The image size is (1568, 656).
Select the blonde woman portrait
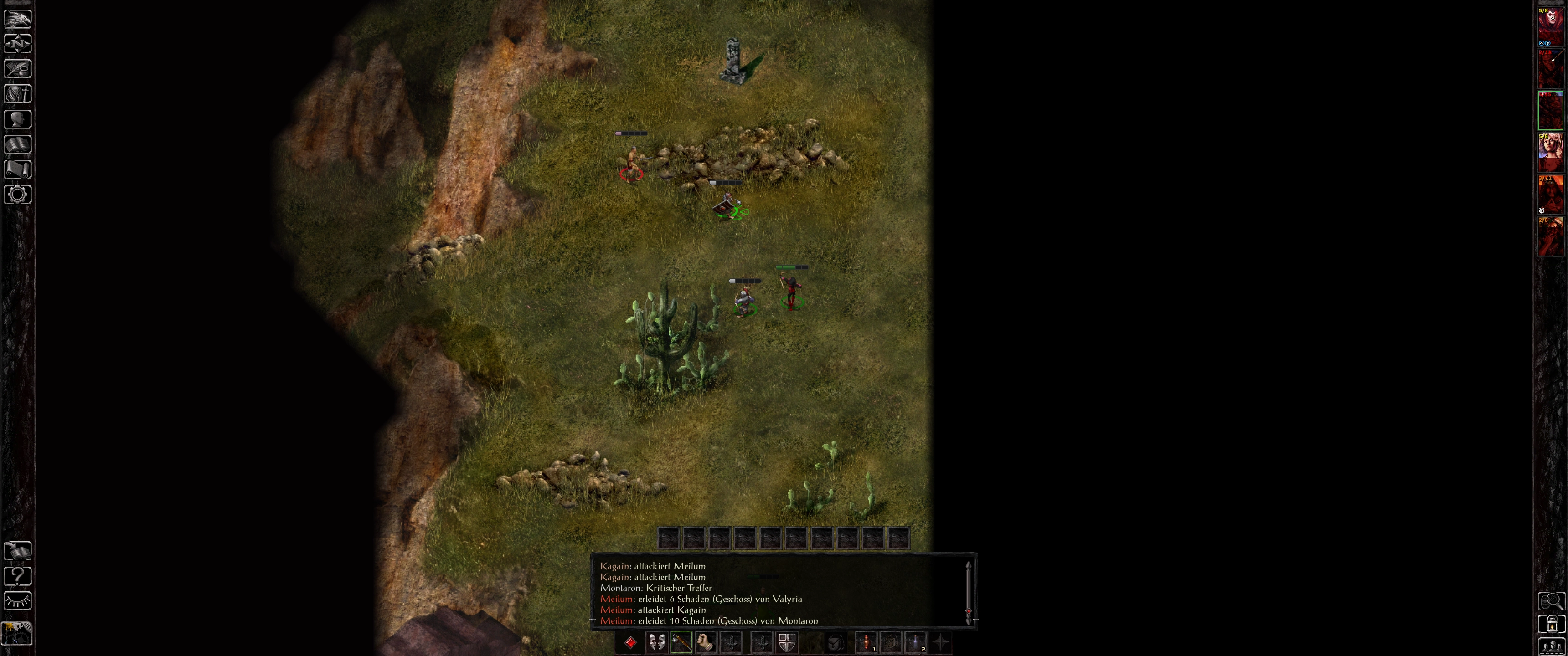(1550, 152)
